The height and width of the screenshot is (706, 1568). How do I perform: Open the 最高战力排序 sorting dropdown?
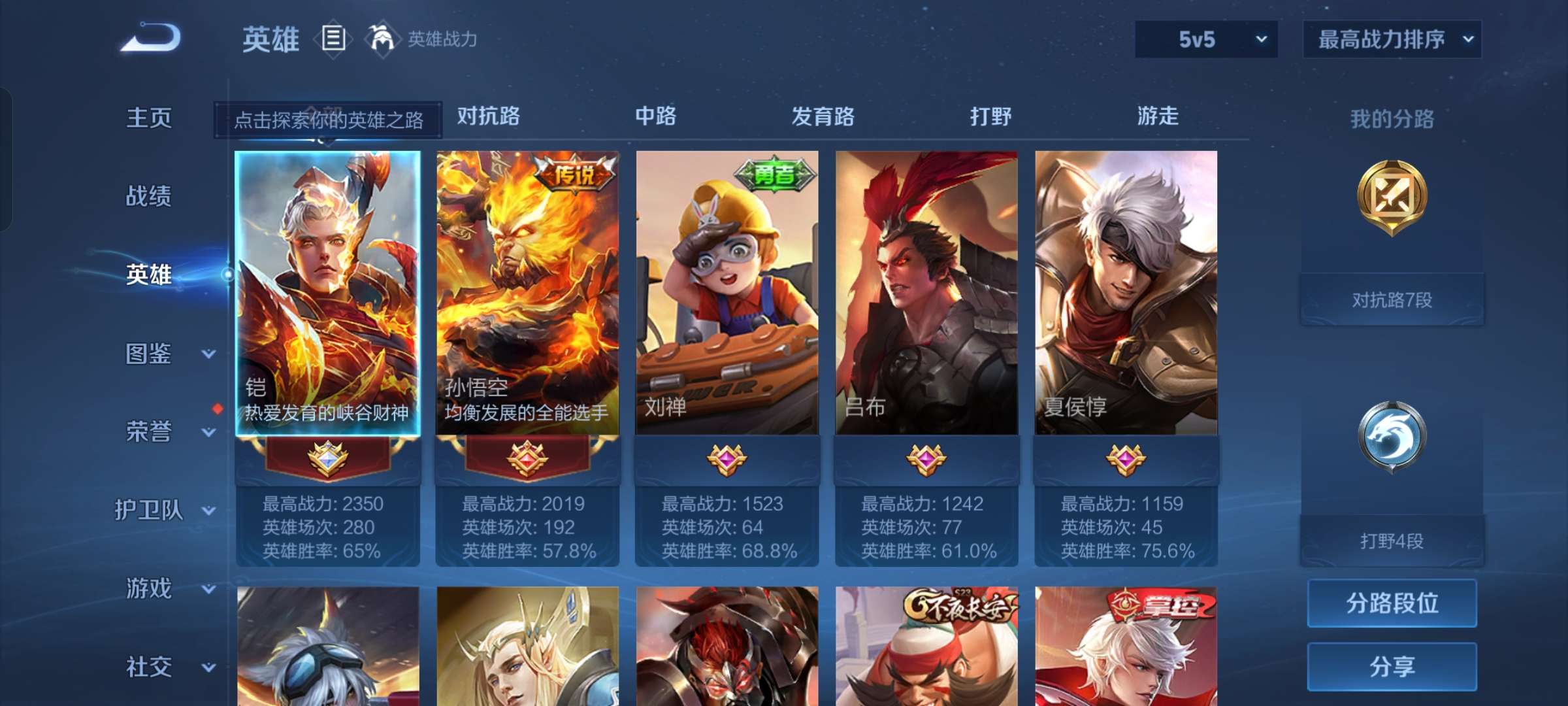click(x=1392, y=39)
